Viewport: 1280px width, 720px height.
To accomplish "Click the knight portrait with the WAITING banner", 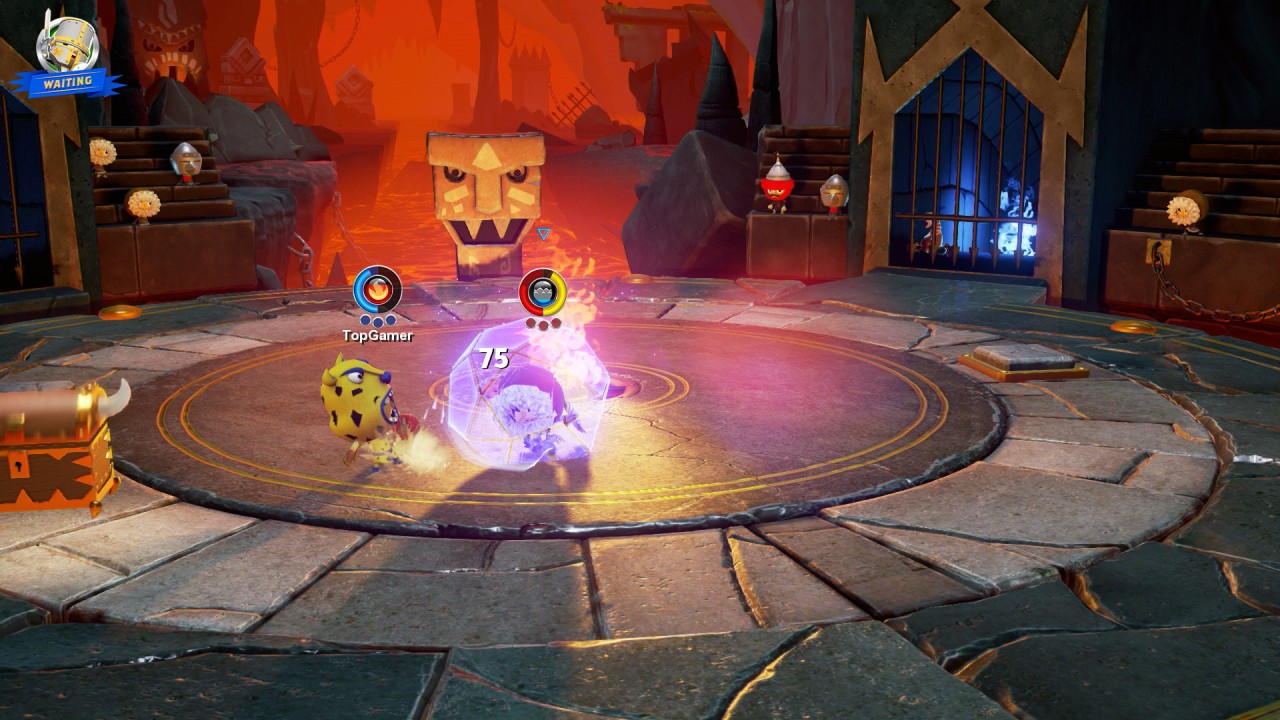I will point(67,47).
